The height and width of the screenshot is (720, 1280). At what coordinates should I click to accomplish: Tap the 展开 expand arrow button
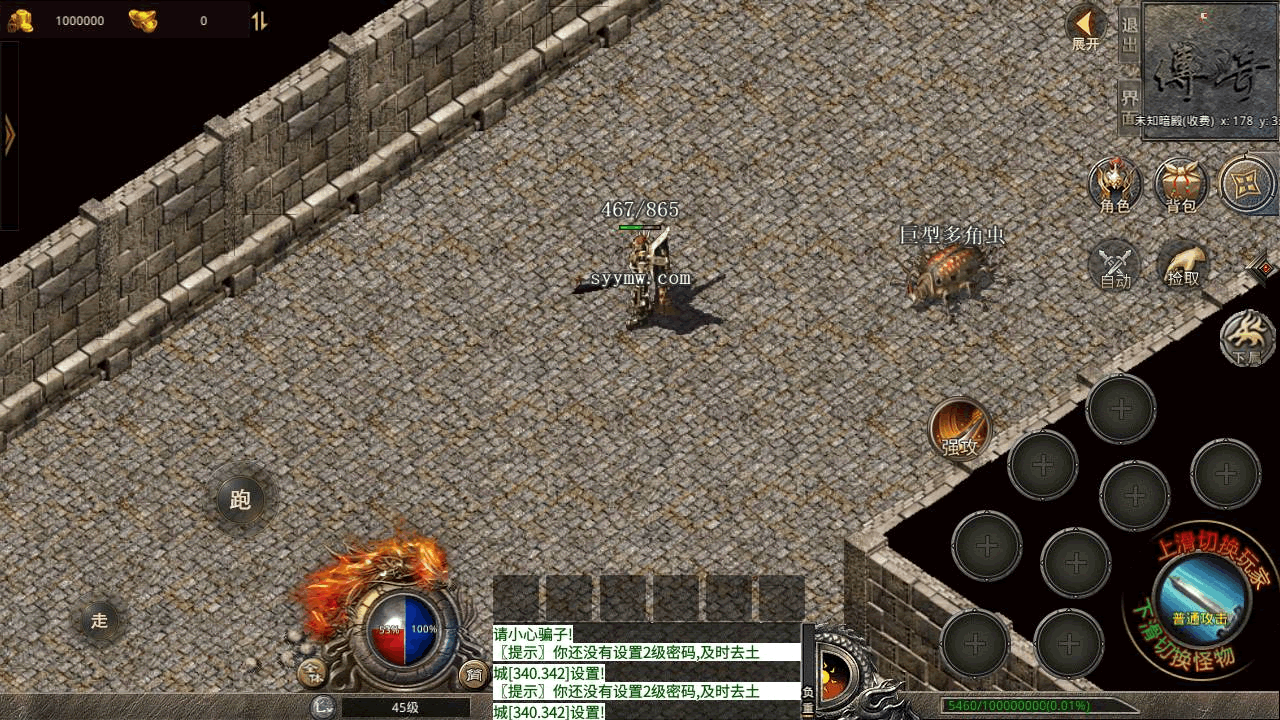pos(1085,26)
